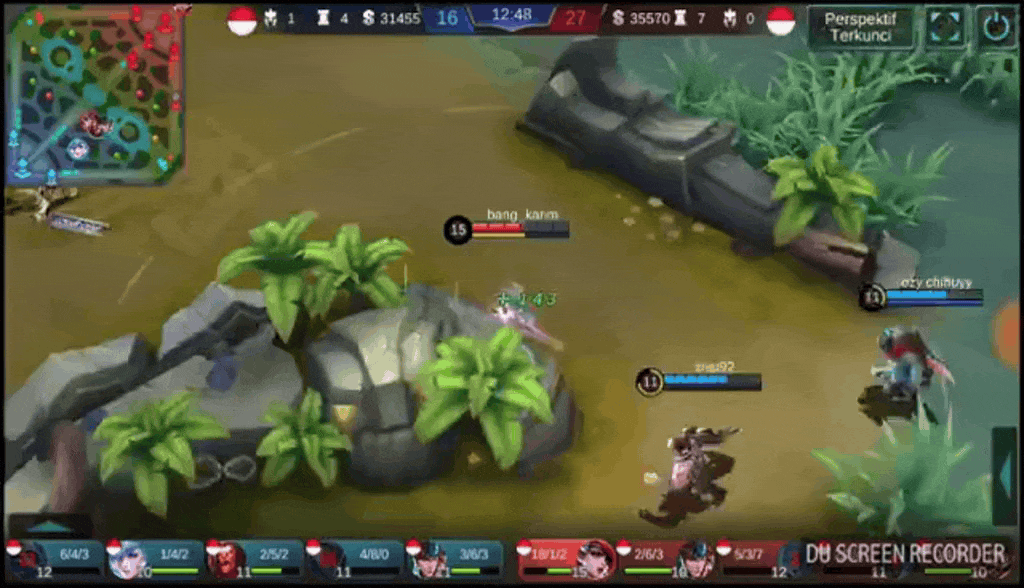
Task: Click the fullscreen corners icon
Action: coord(944,27)
